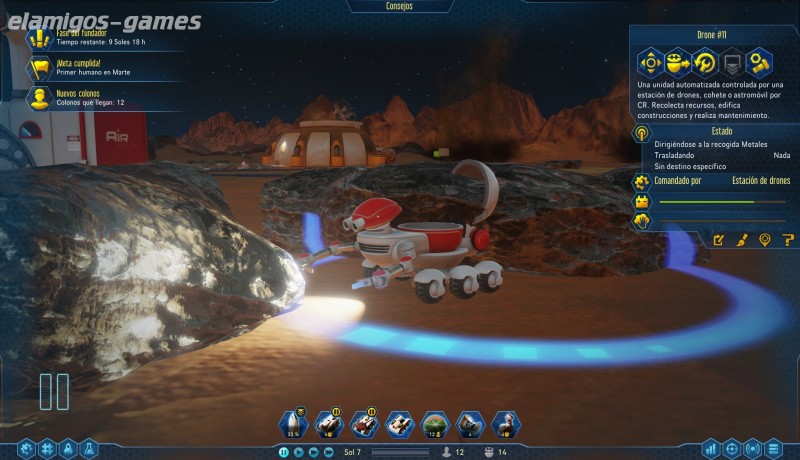Select the red-and-white rover icon

click(364, 425)
